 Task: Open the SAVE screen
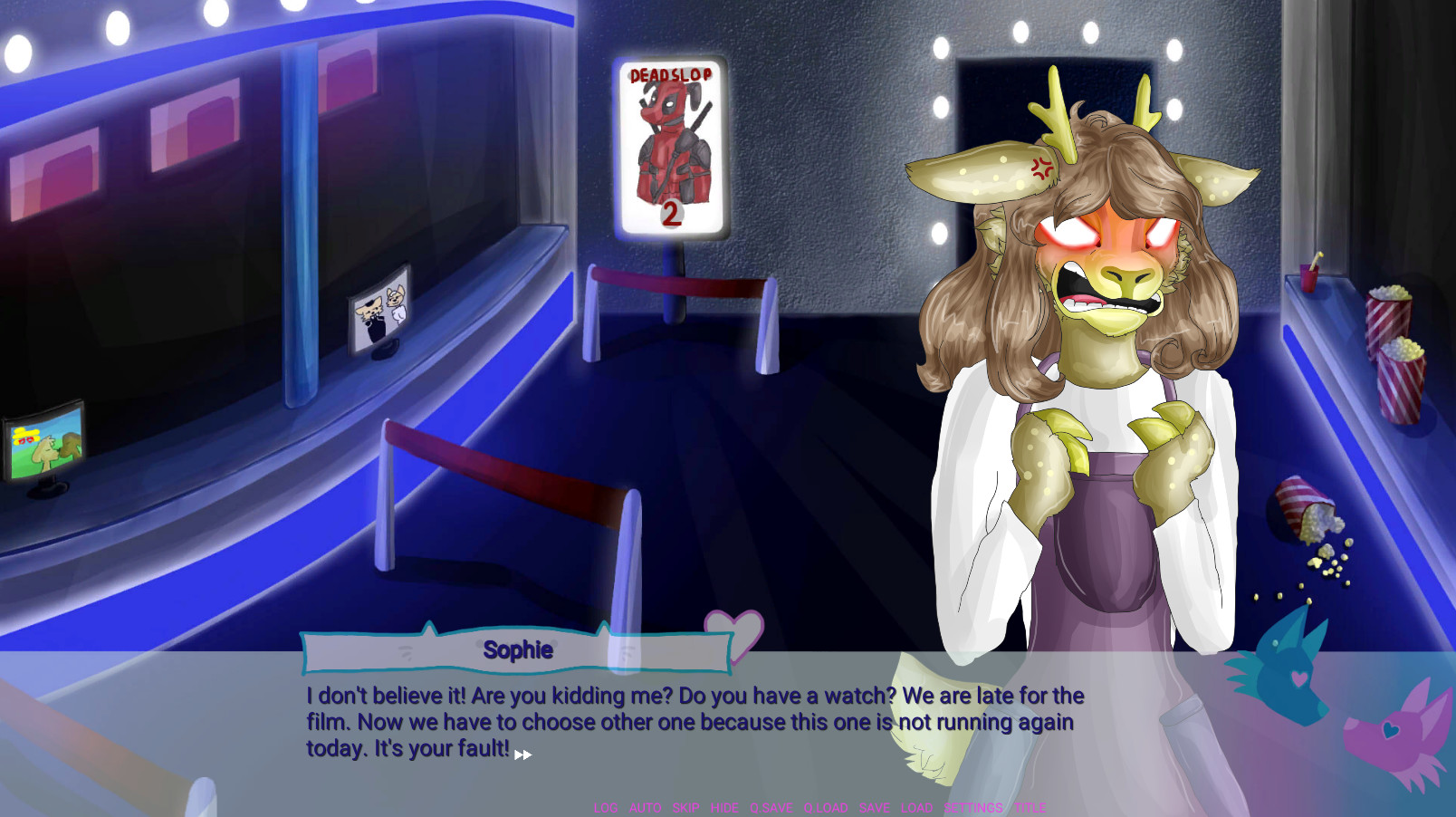coord(874,807)
